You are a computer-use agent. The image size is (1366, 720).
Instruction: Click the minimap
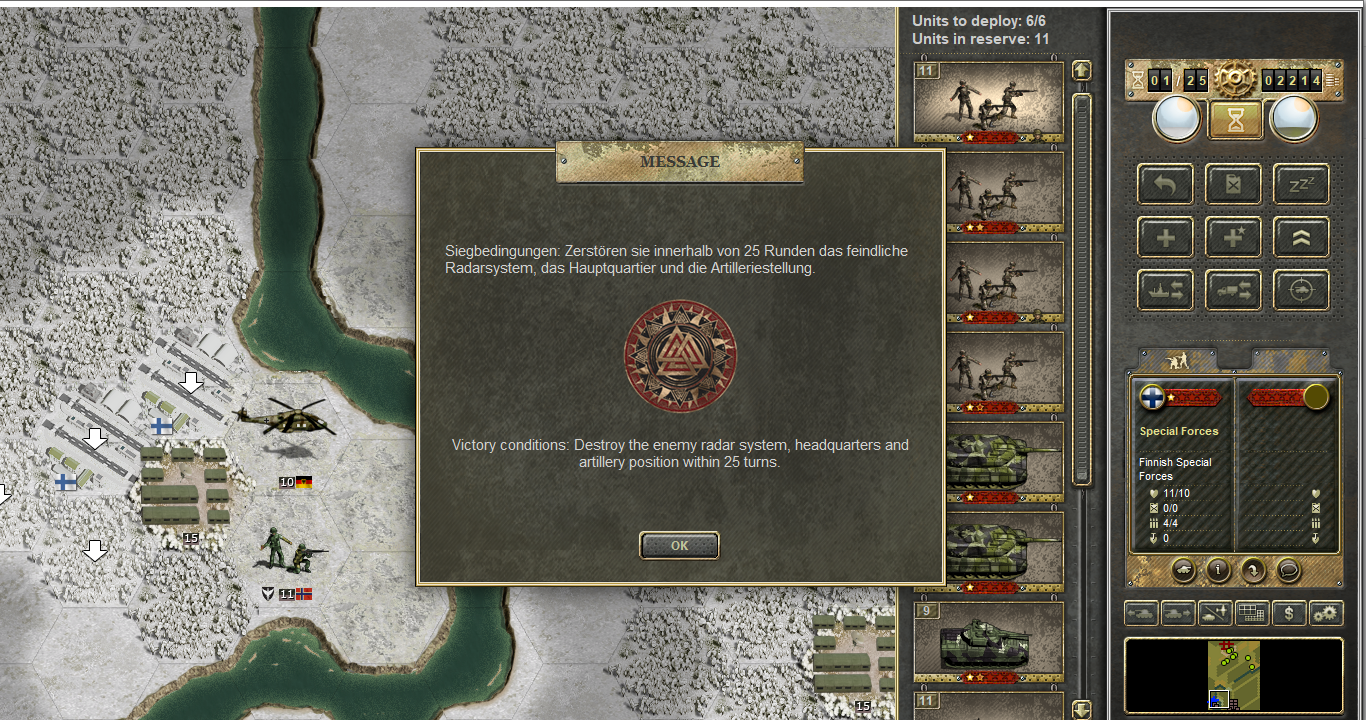(1233, 675)
